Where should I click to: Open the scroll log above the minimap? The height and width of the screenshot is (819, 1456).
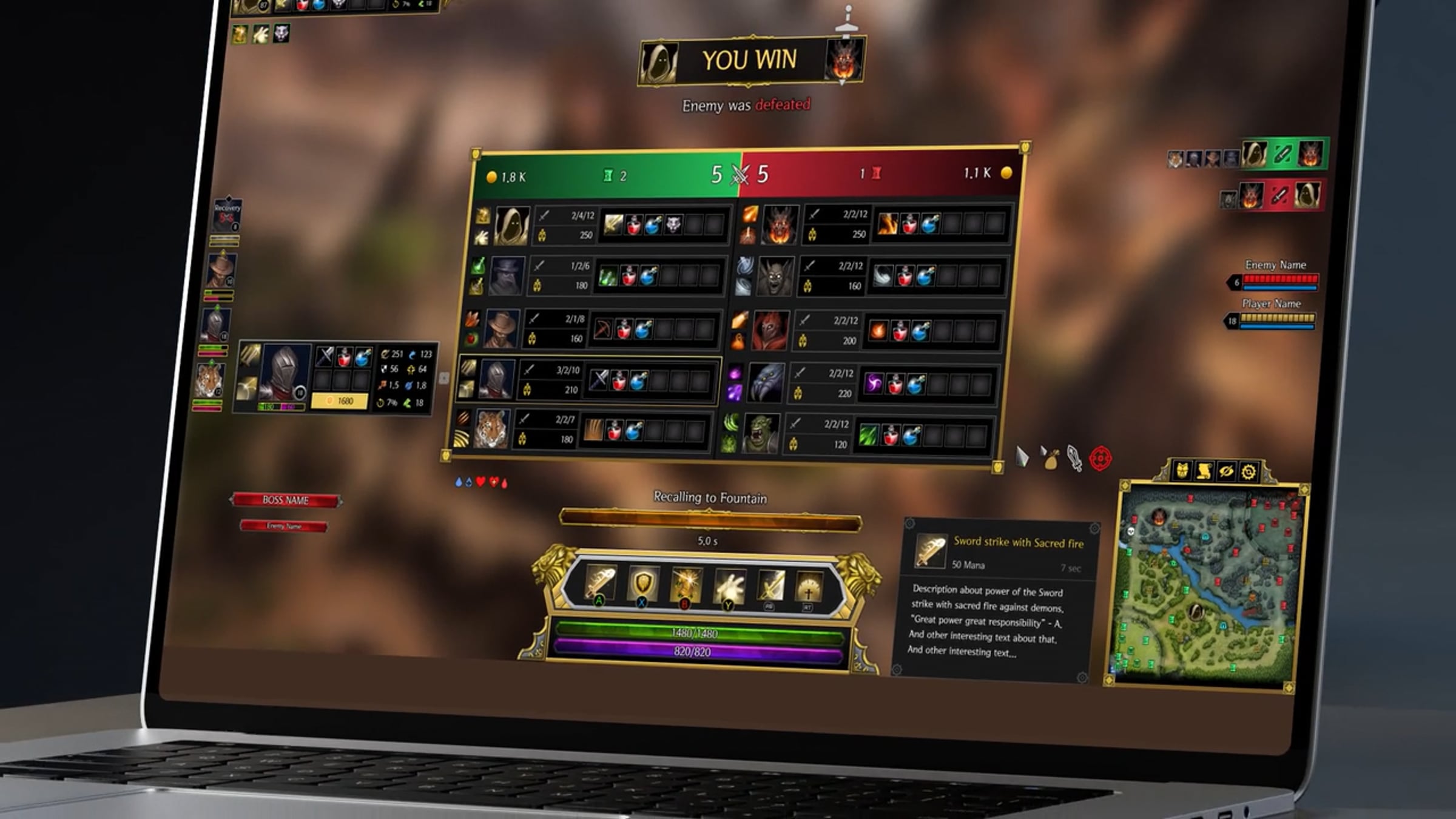point(1204,471)
